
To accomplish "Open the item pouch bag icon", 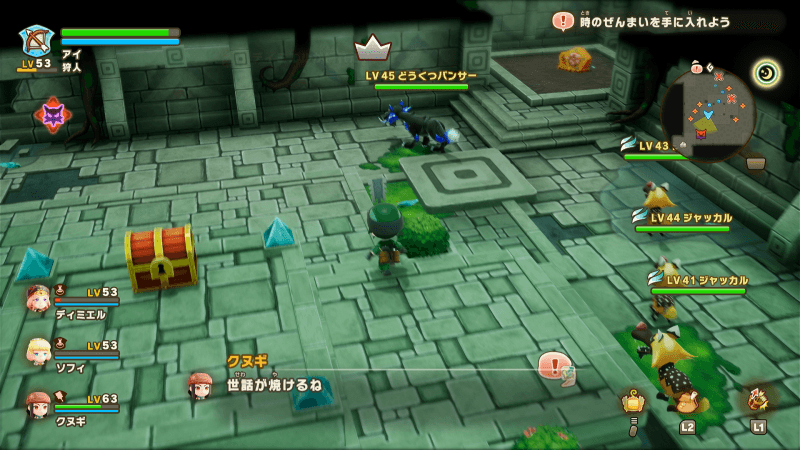I will [x=687, y=401].
